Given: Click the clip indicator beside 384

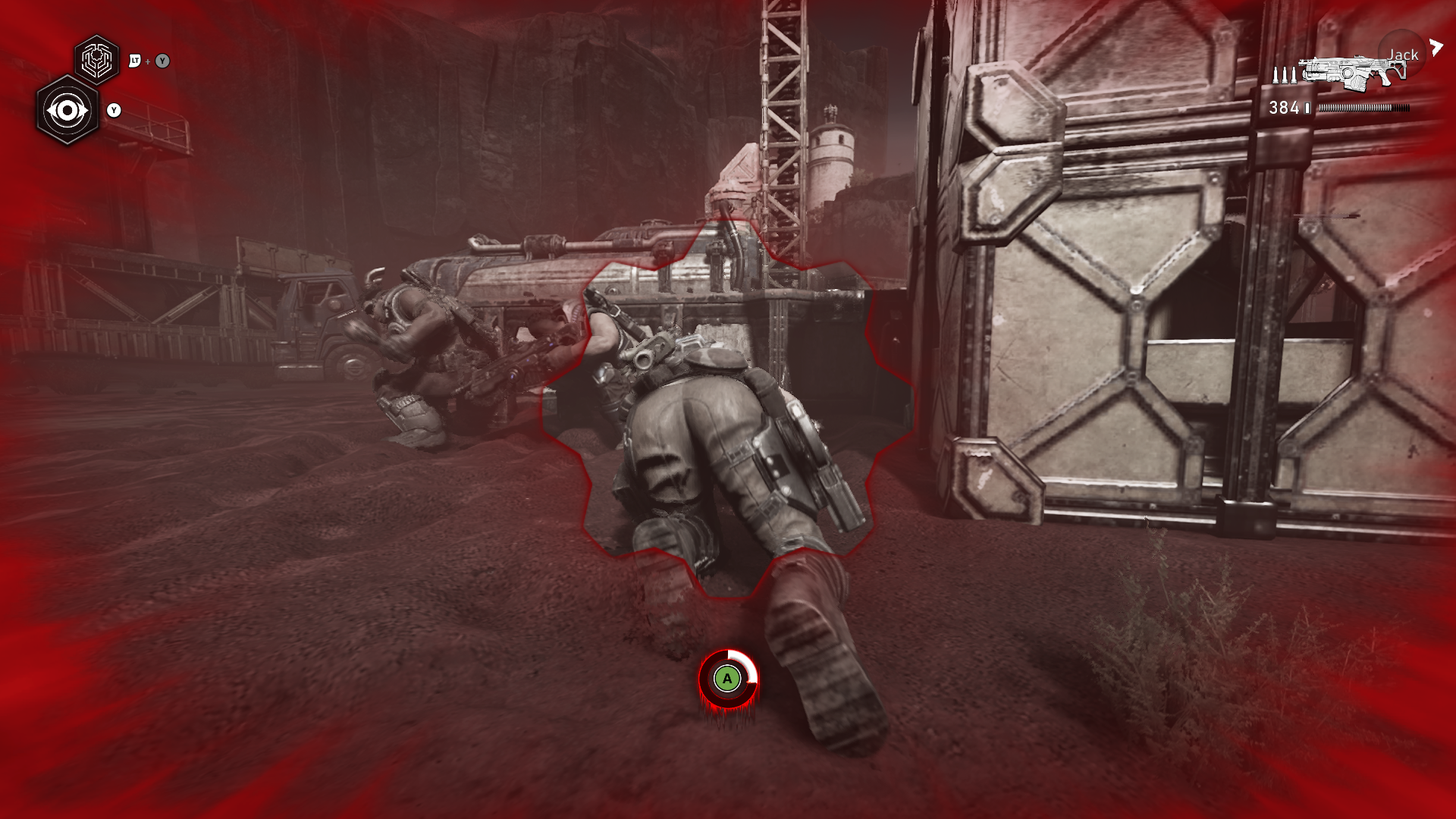Looking at the screenshot, I should pos(1307,108).
